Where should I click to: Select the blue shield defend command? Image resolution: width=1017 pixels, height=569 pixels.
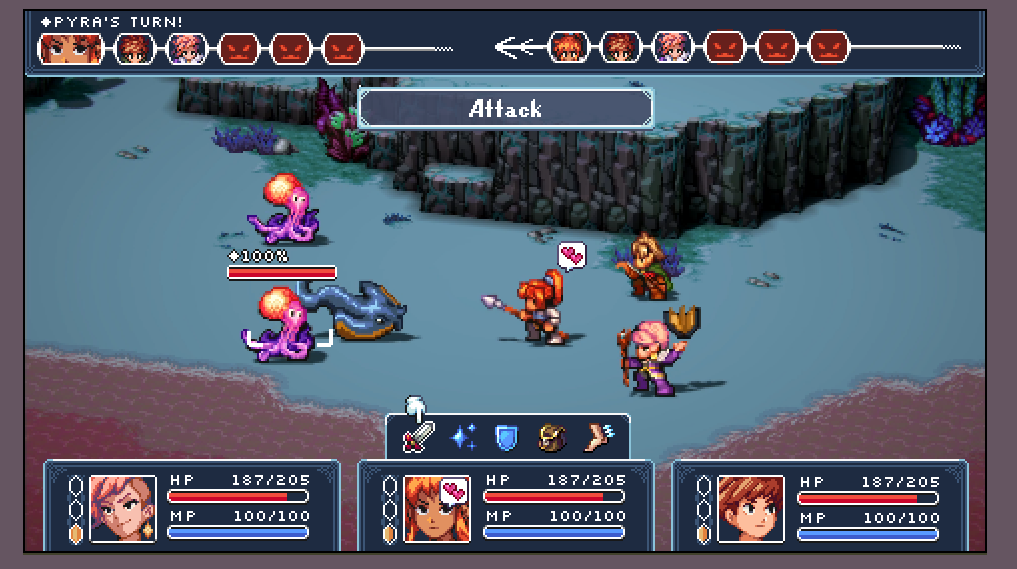pos(507,438)
